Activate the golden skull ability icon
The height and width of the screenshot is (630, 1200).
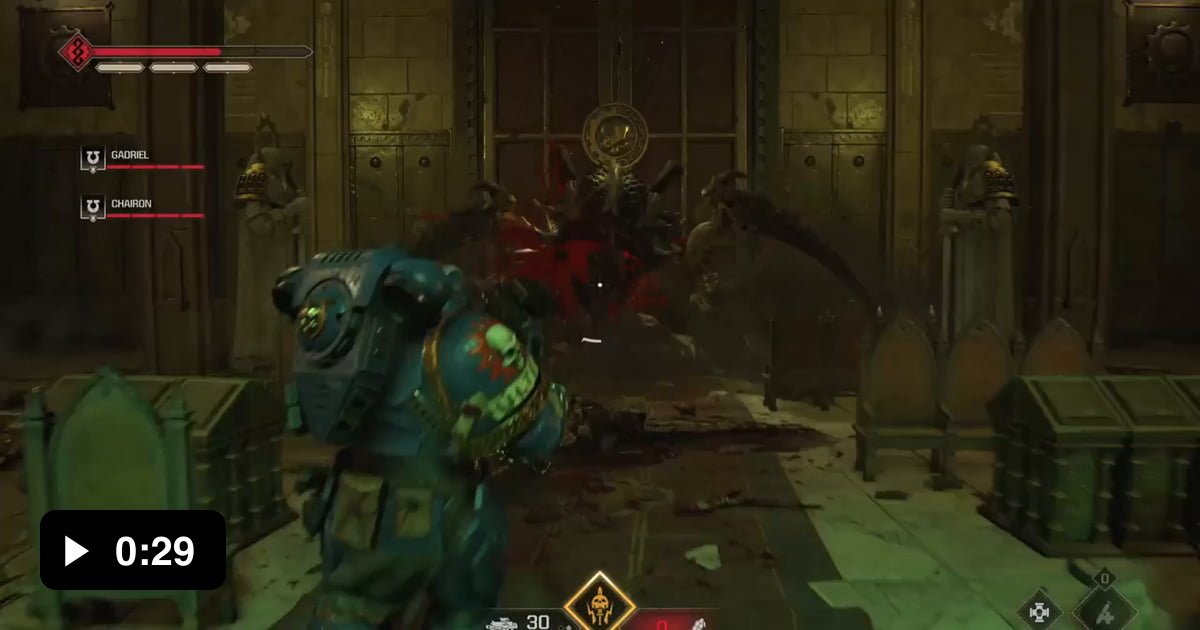[x=599, y=603]
